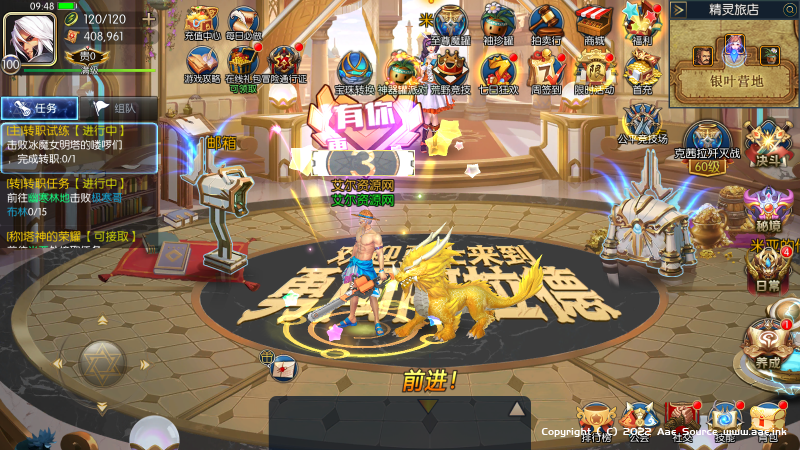The height and width of the screenshot is (450, 800).
Task: Open the 周签到 weekly sign-in calendar
Action: pos(546,69)
